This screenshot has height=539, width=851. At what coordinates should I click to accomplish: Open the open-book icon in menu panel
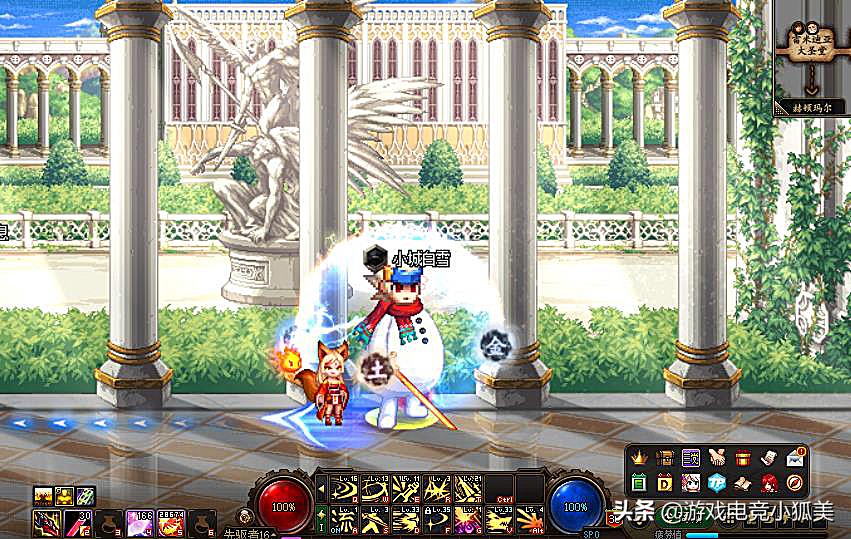click(x=742, y=484)
